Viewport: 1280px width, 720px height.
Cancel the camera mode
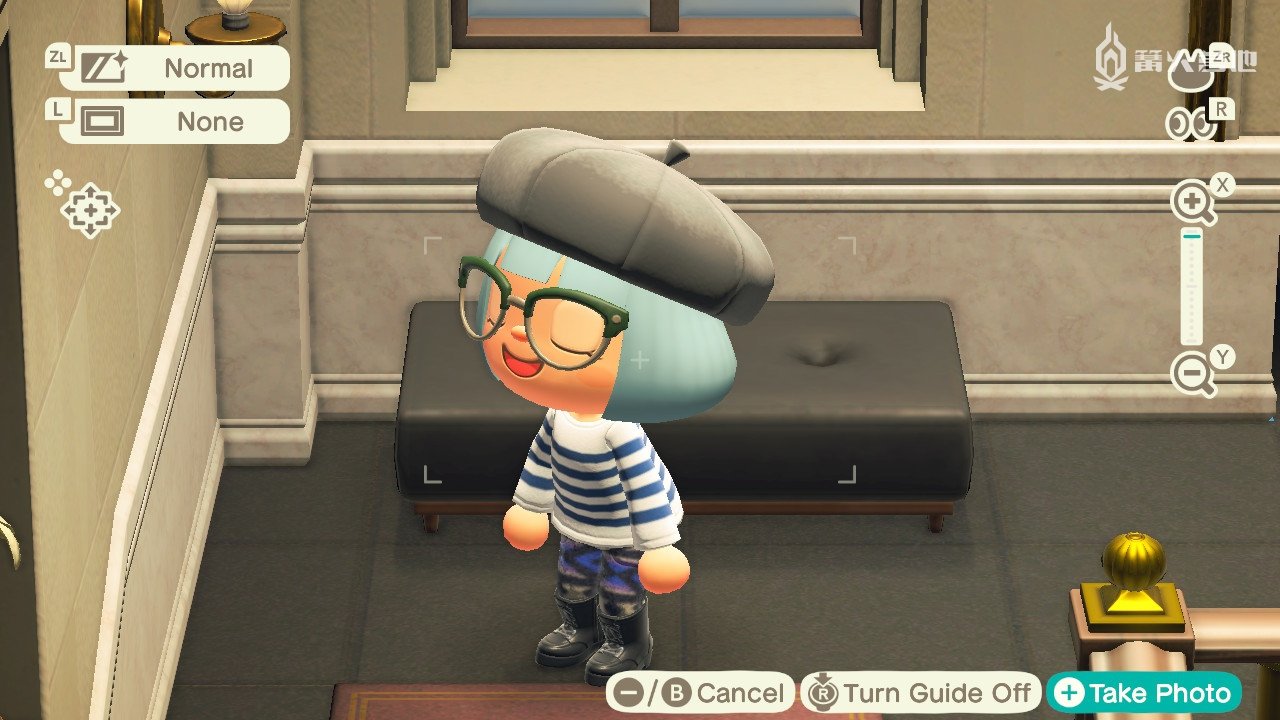click(701, 693)
